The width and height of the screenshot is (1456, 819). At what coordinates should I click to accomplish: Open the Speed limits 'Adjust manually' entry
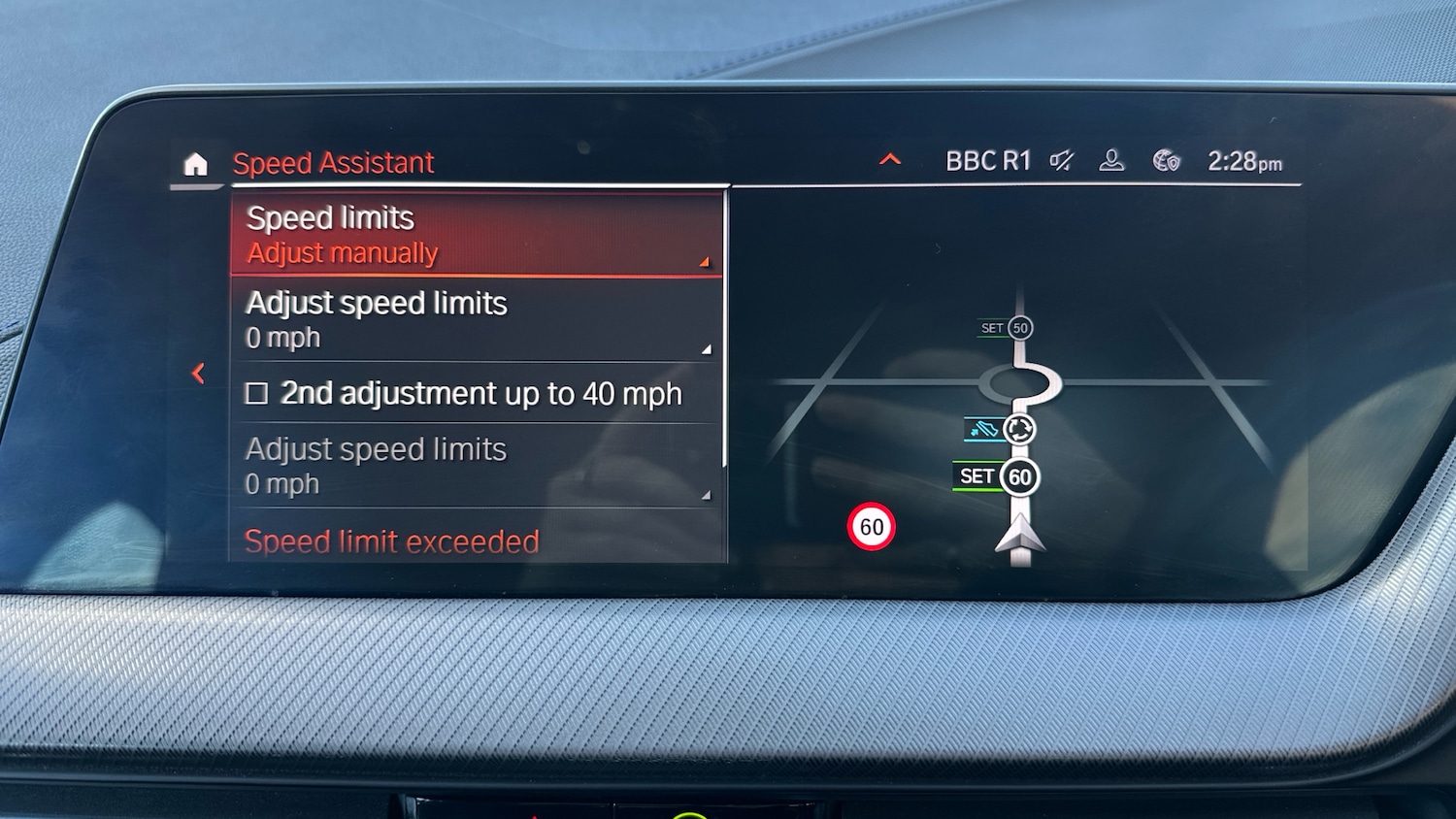click(x=477, y=235)
